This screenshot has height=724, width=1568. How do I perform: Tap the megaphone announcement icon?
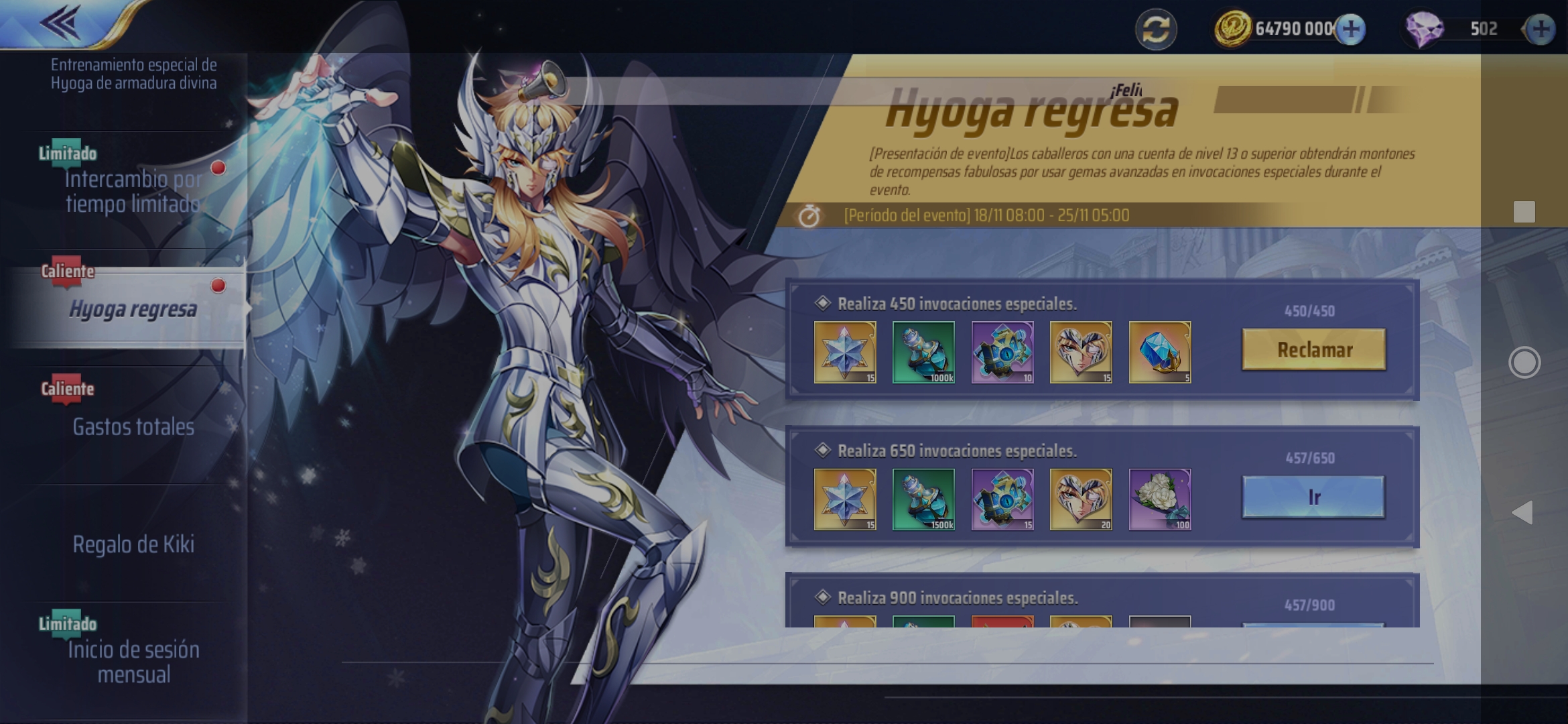(x=540, y=86)
